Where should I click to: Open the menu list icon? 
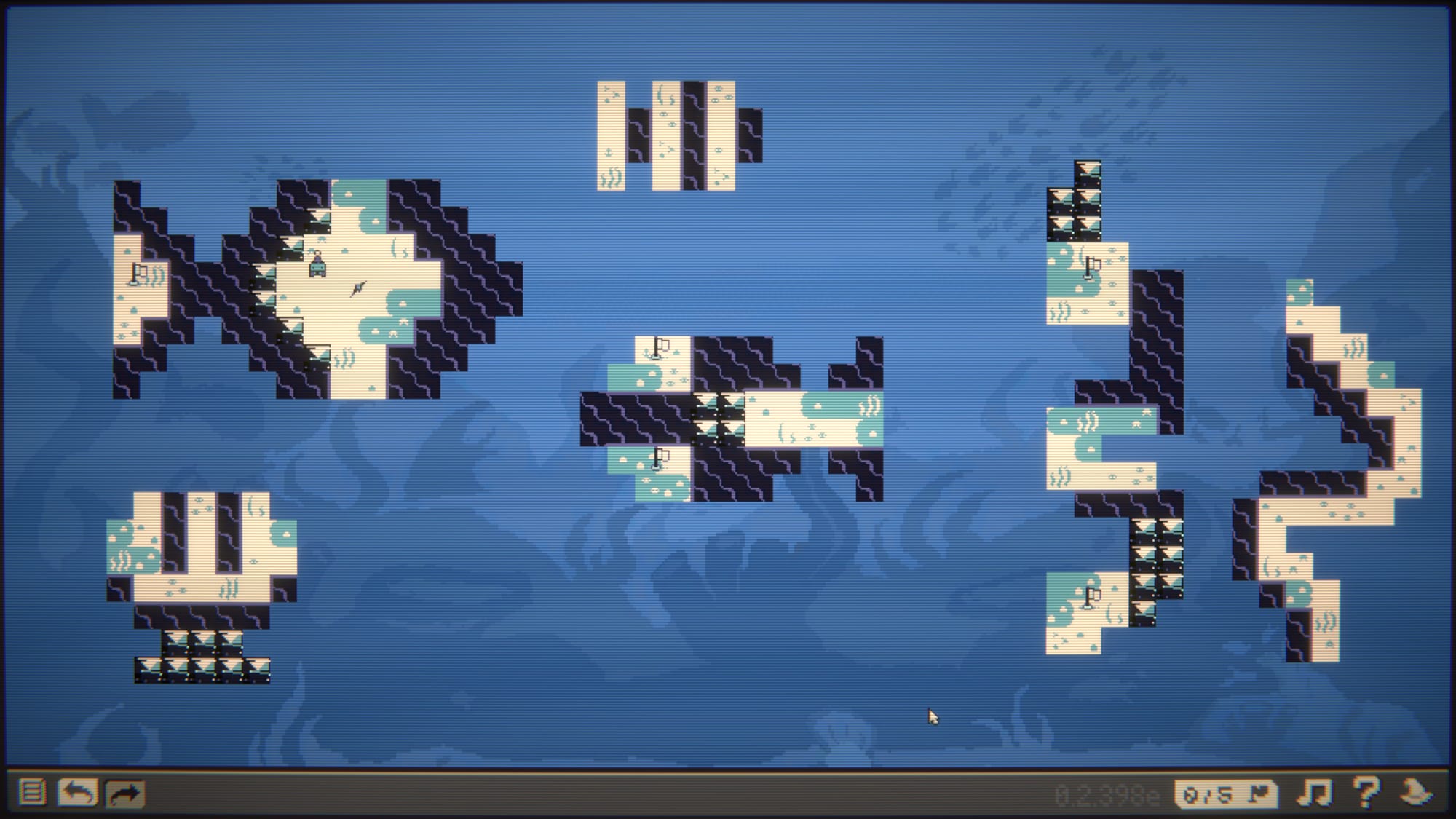click(x=31, y=792)
